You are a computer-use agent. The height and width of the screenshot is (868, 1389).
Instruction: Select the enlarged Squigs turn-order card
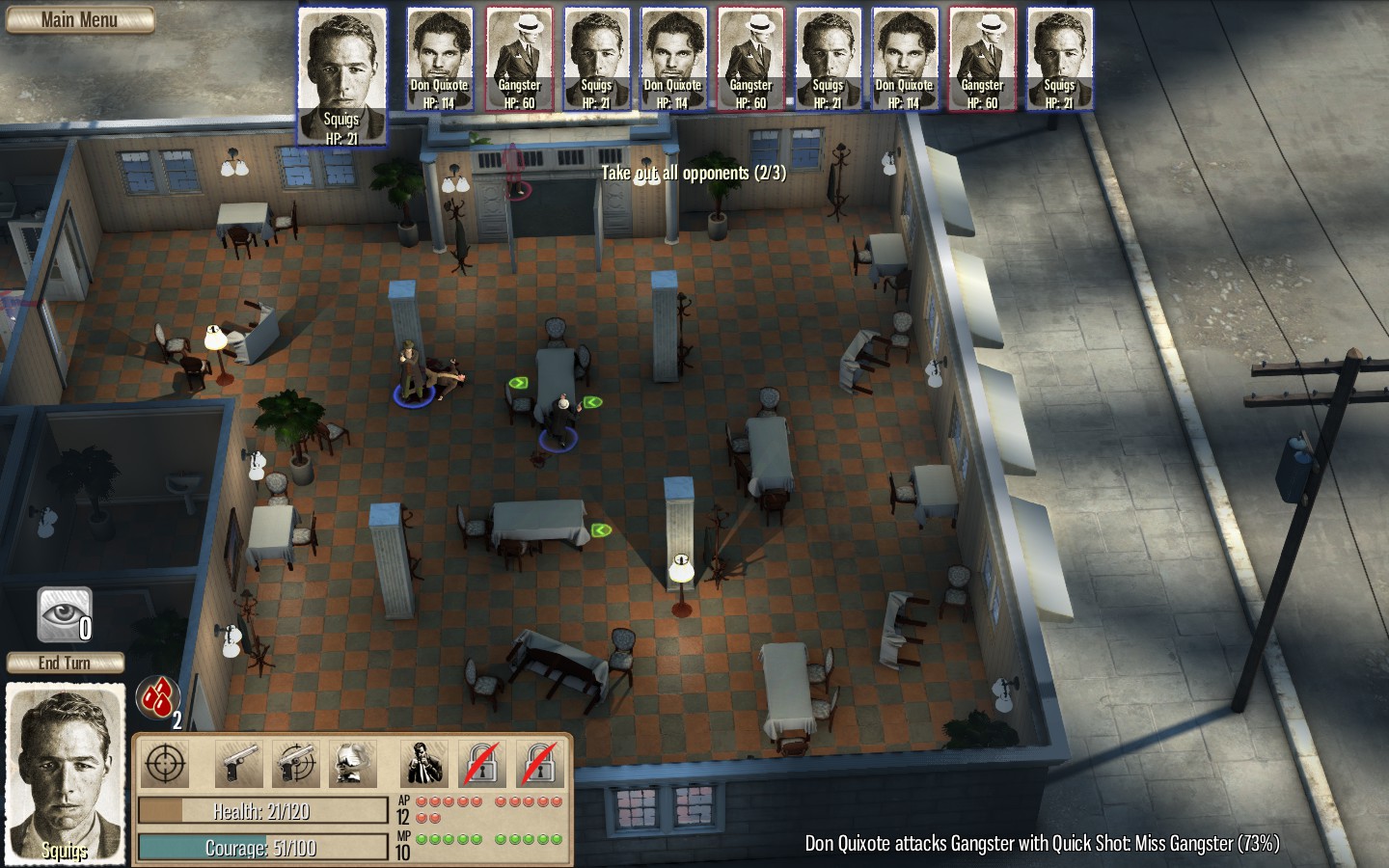click(x=341, y=77)
